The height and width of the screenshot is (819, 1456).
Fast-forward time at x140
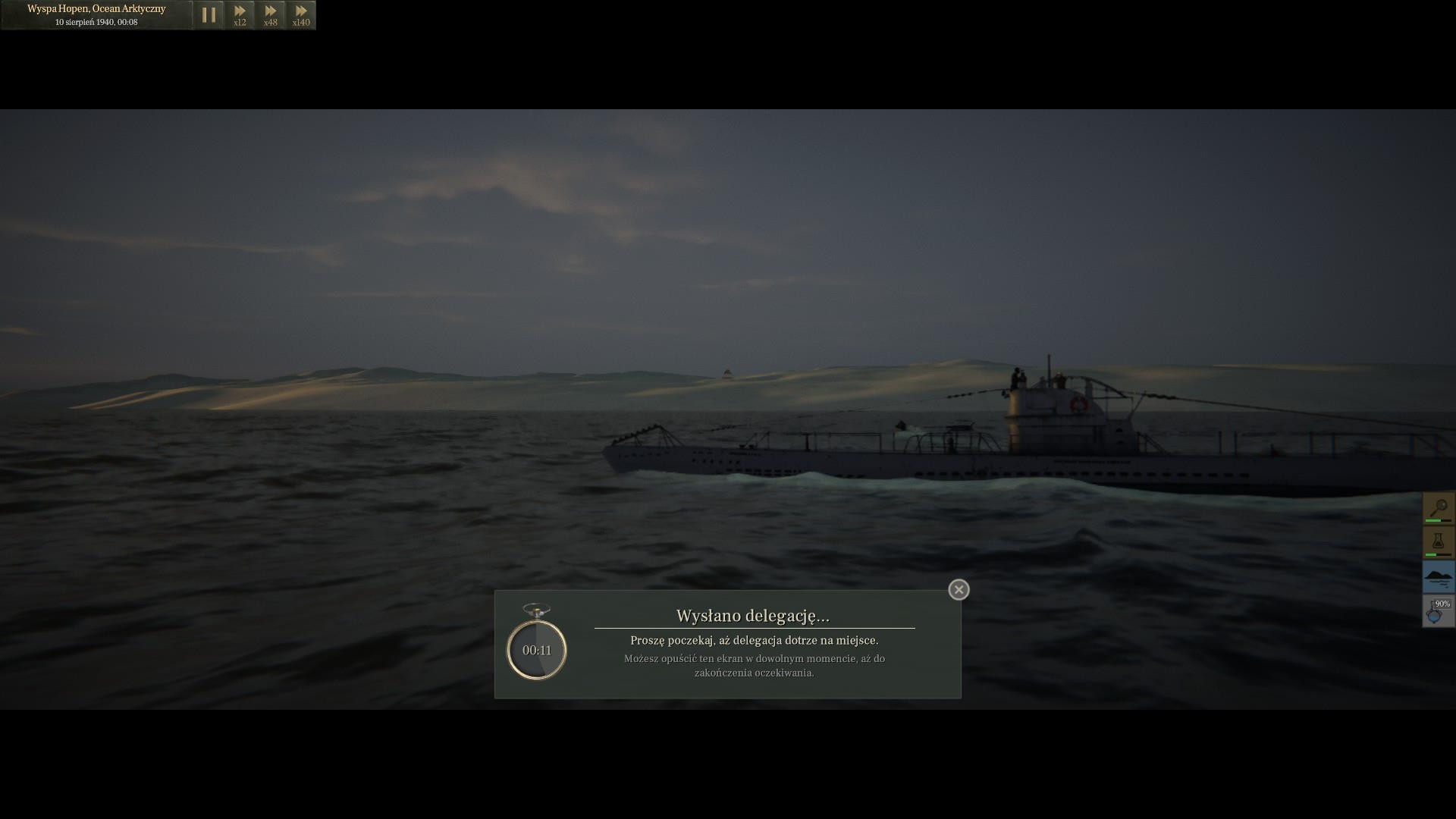pyautogui.click(x=301, y=15)
